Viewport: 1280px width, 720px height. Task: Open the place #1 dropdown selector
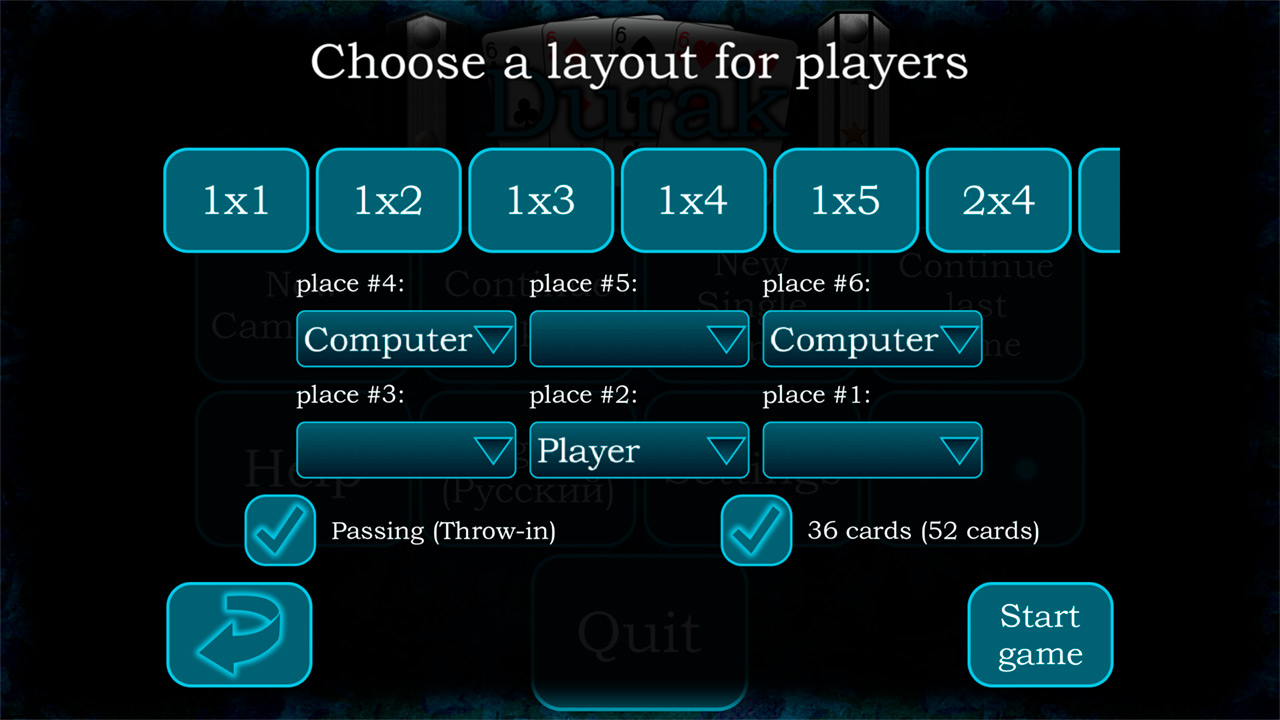coord(872,450)
